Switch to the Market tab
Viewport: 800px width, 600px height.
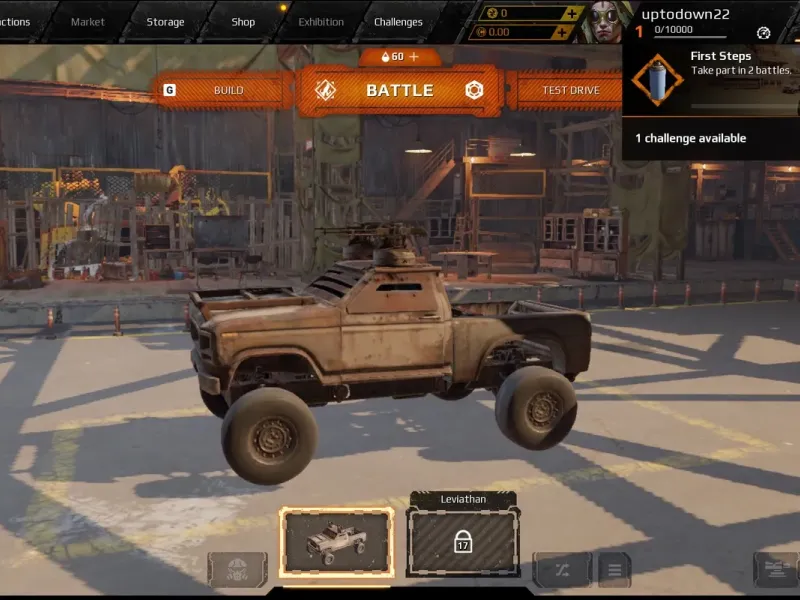click(x=88, y=22)
